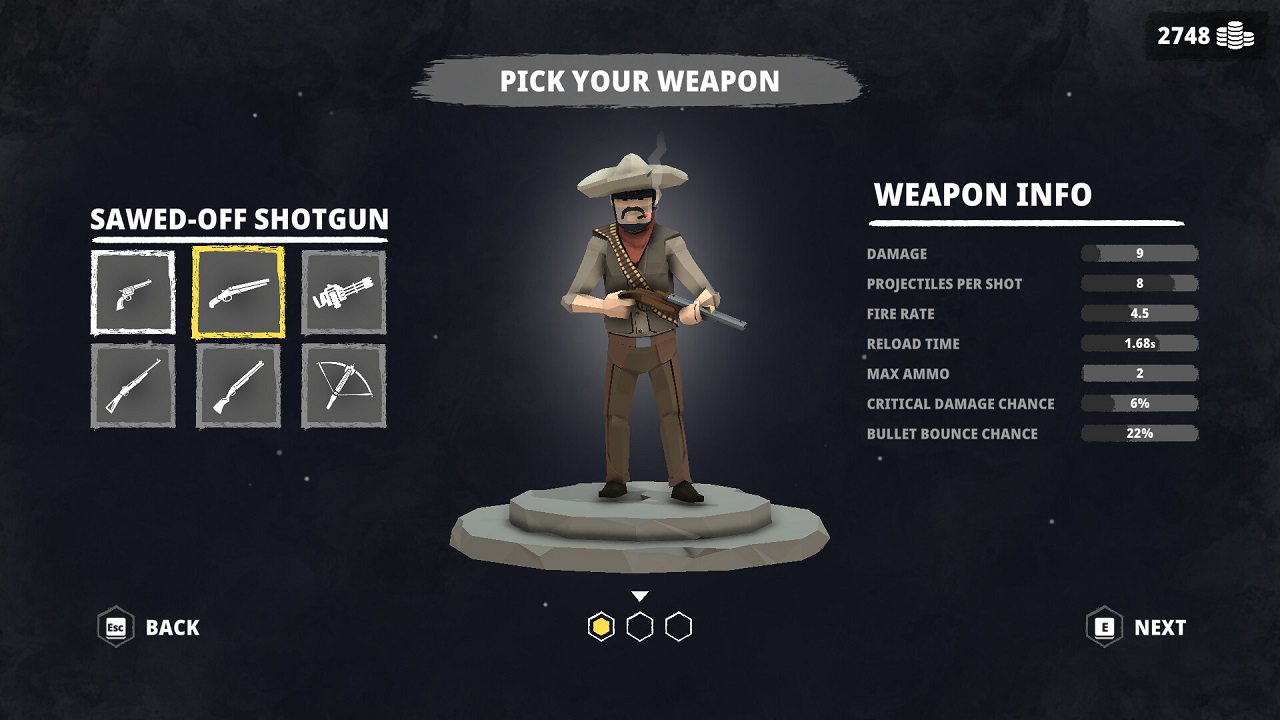Image resolution: width=1280 pixels, height=720 pixels.
Task: Click the Next button
Action: coord(1158,628)
